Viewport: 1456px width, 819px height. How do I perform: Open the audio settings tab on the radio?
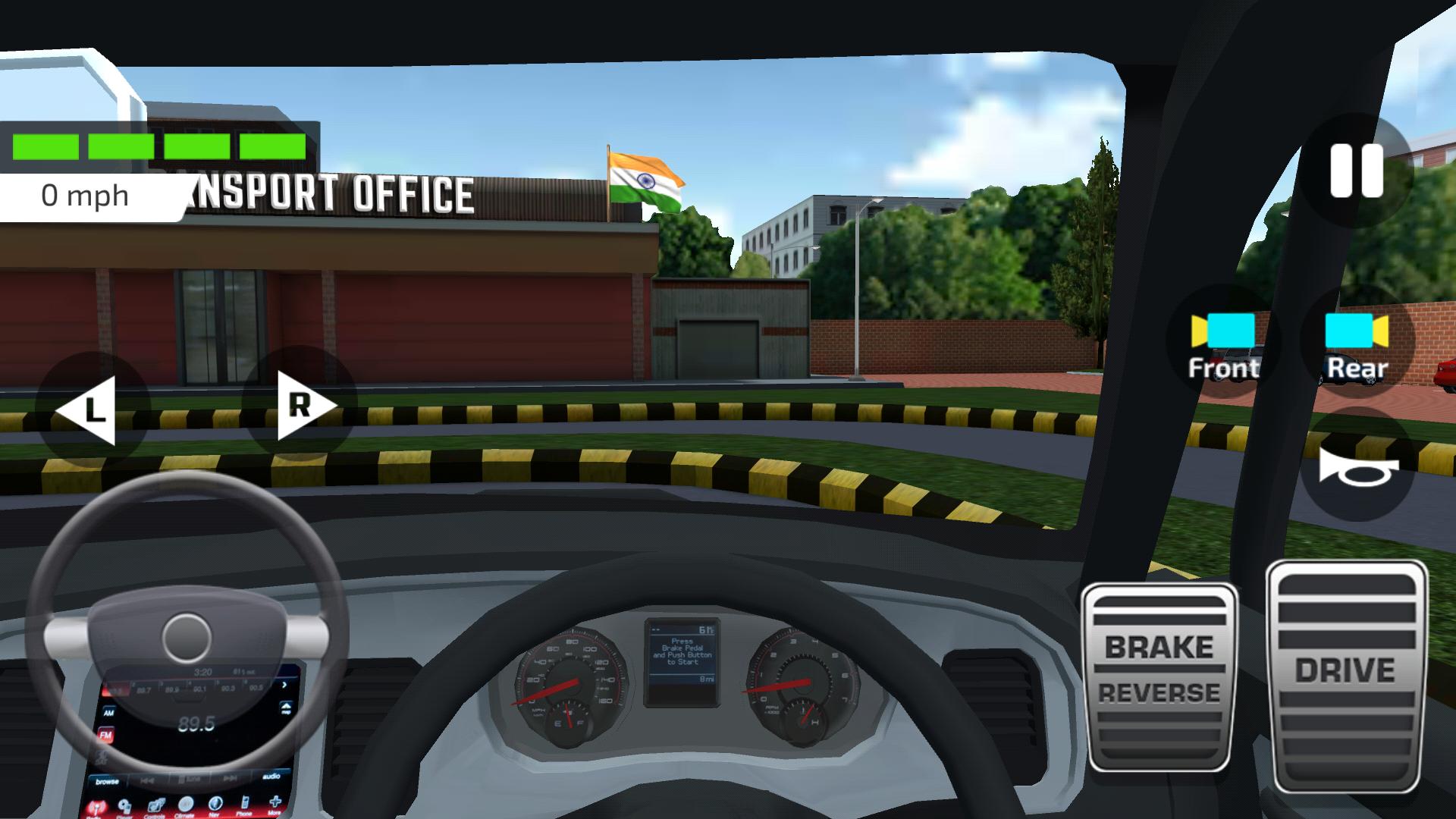pyautogui.click(x=272, y=776)
